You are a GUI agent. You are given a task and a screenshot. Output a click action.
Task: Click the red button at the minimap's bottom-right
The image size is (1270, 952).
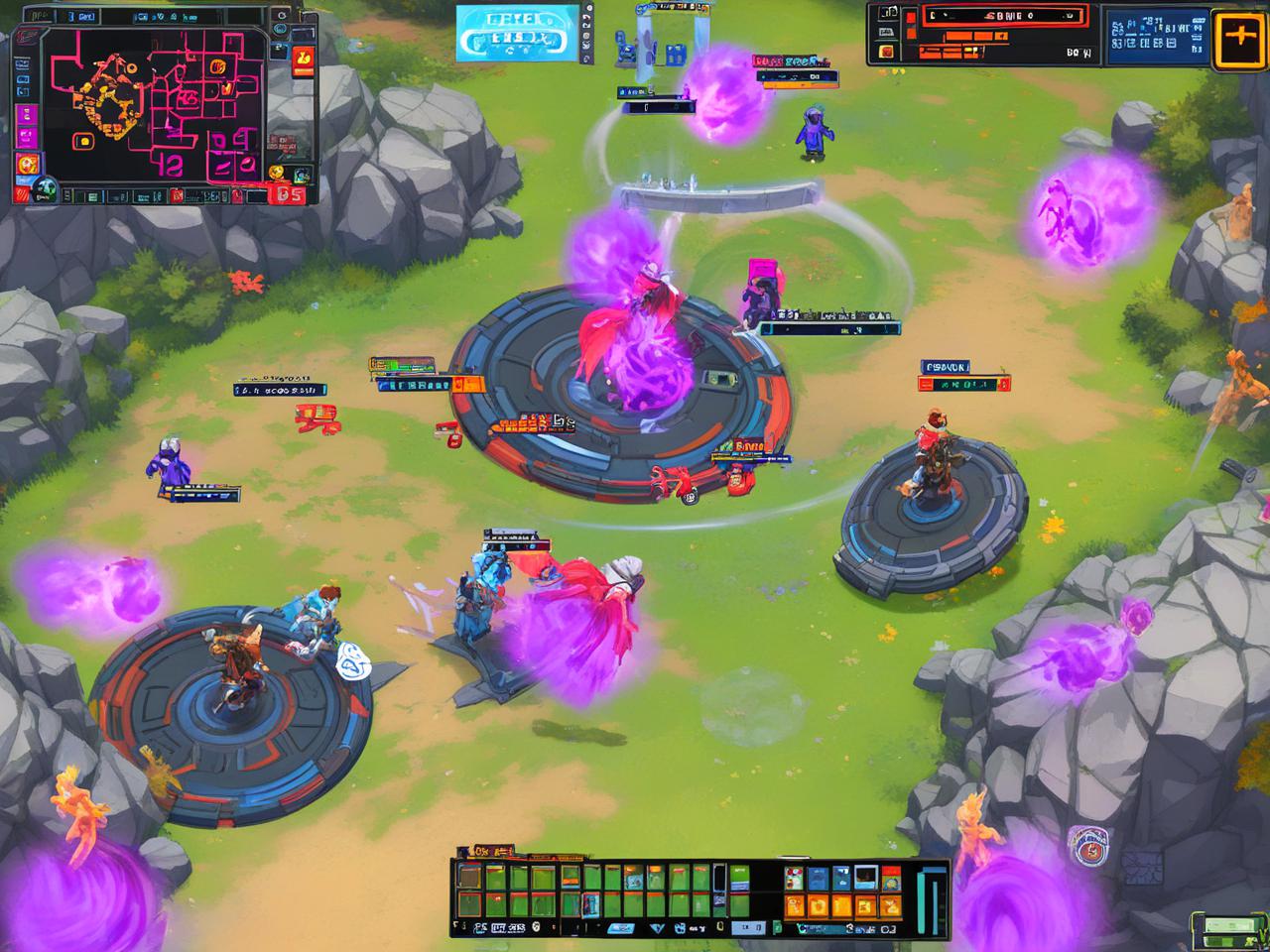click(x=289, y=194)
